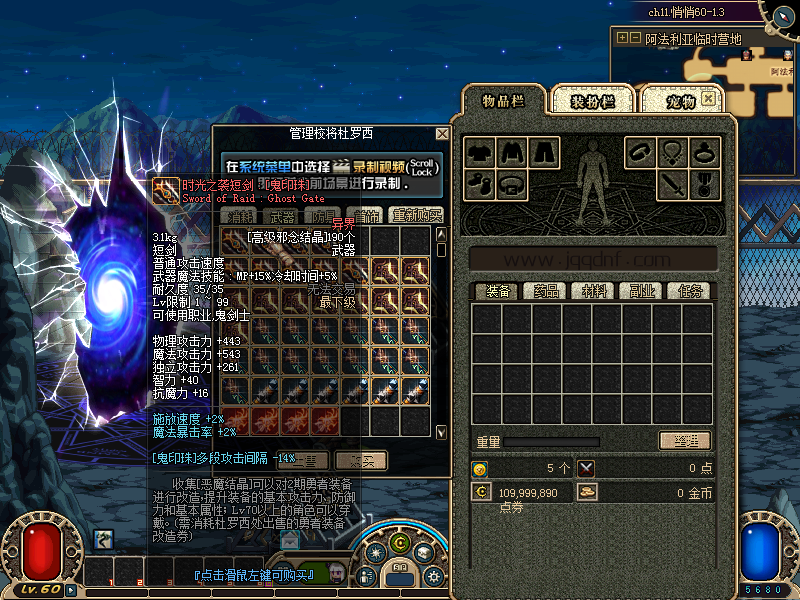This screenshot has width=800, height=600.
Task: Close the shop window 管理校将杜罗西
Action: (442, 133)
